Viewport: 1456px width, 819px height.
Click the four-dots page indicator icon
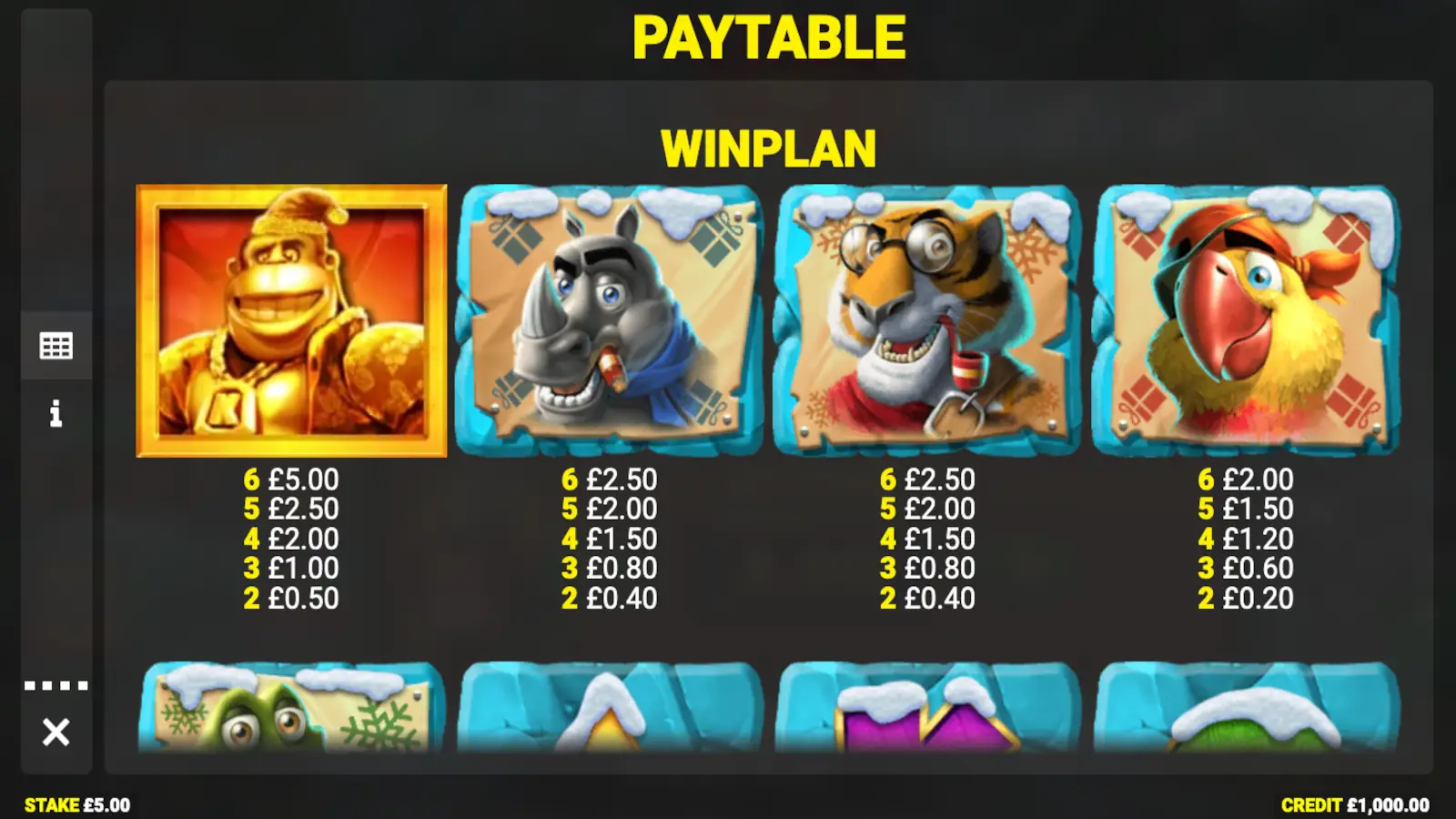point(56,681)
